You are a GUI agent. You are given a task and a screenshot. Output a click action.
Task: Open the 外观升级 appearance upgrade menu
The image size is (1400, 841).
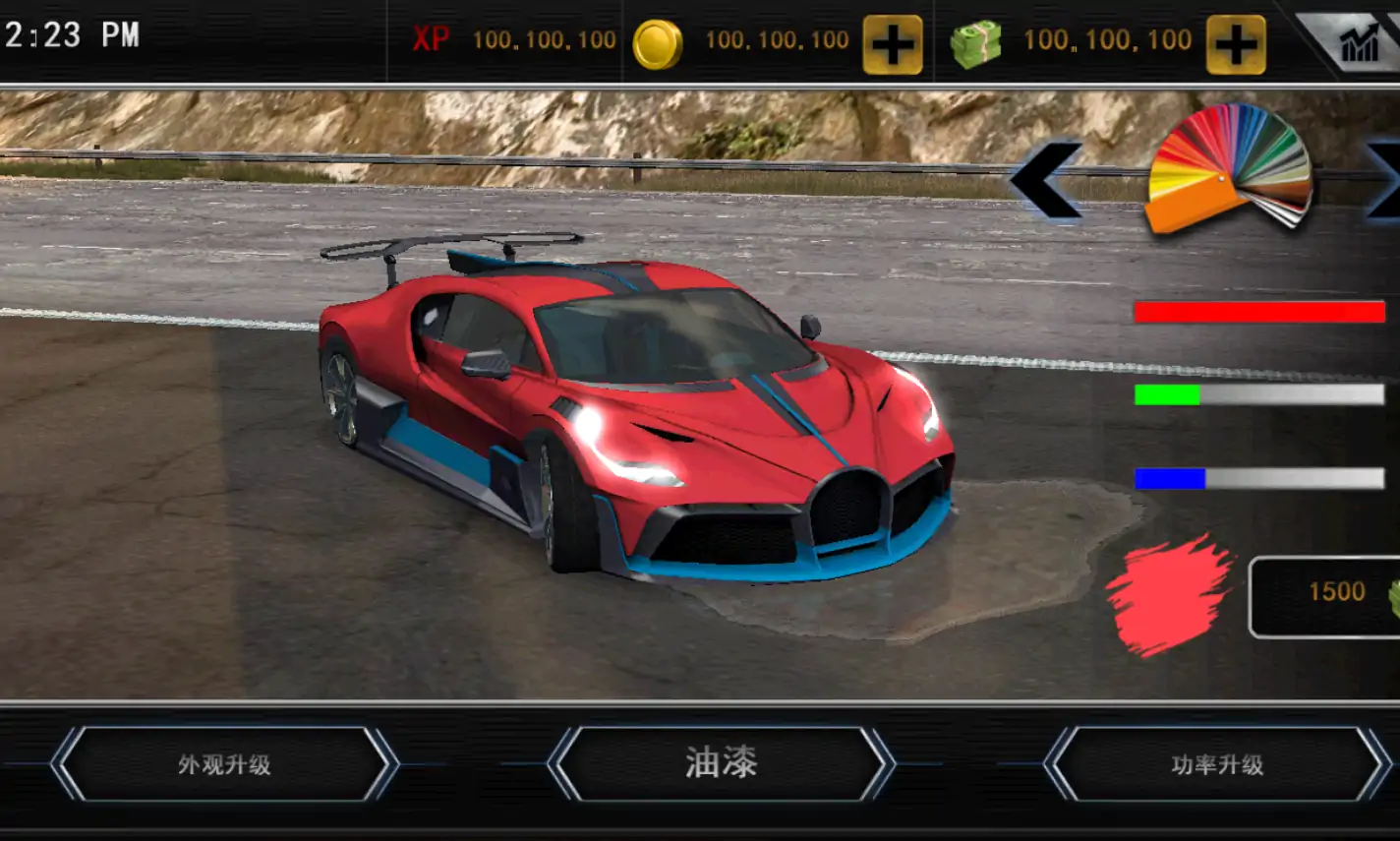[x=224, y=764]
